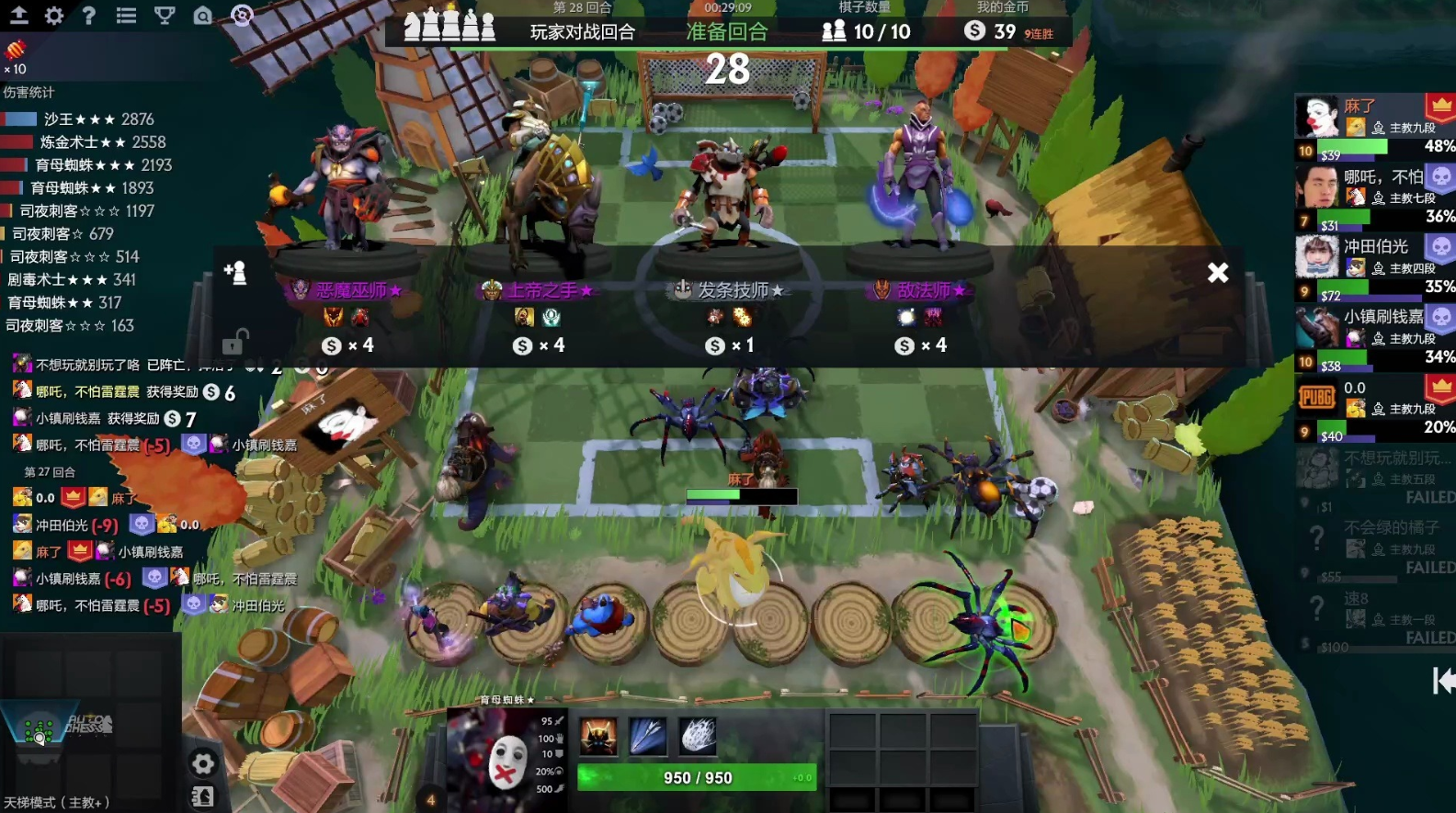
Task: View player 冲田伯光's board from the scoreboard
Action: point(1374,267)
